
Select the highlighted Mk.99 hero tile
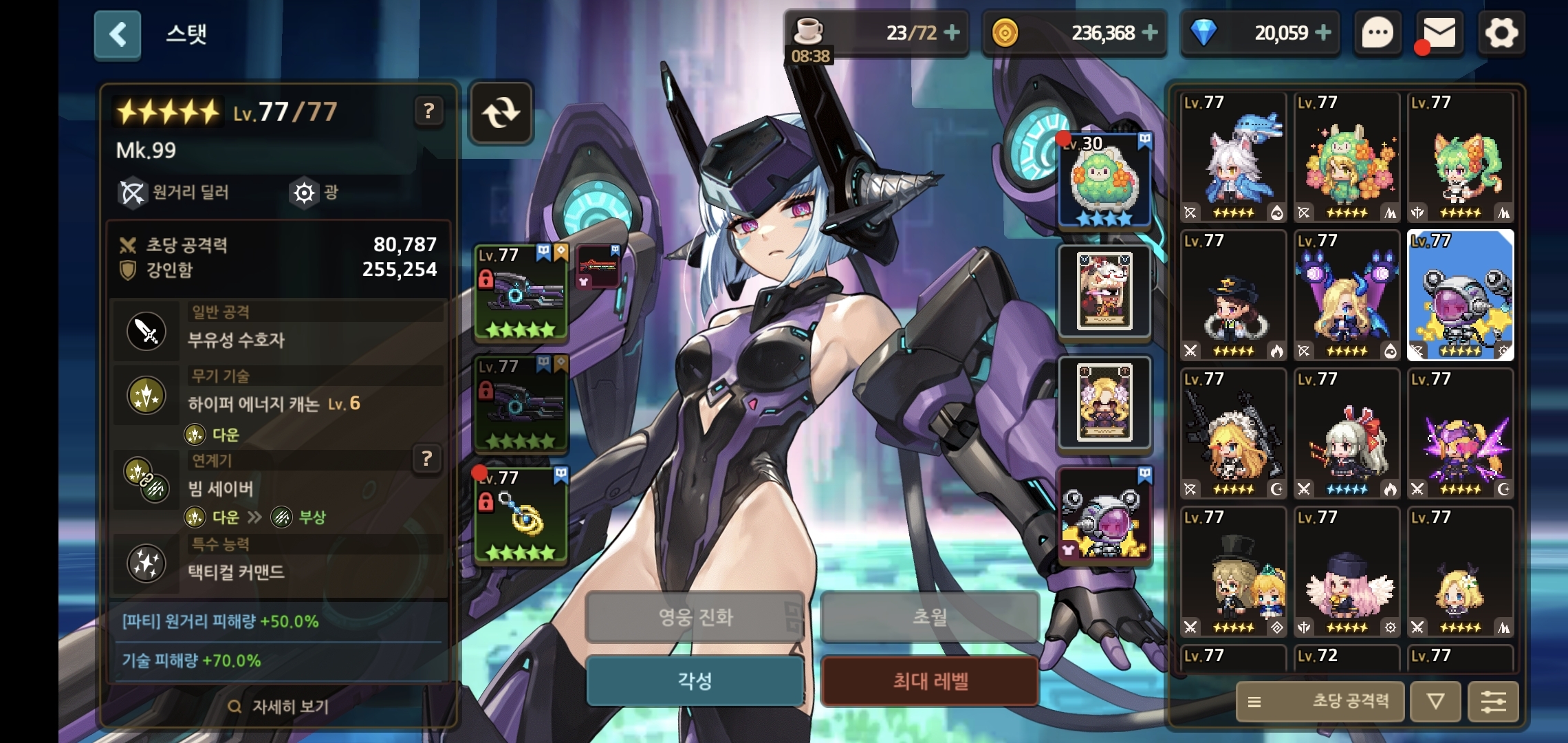pos(1461,295)
